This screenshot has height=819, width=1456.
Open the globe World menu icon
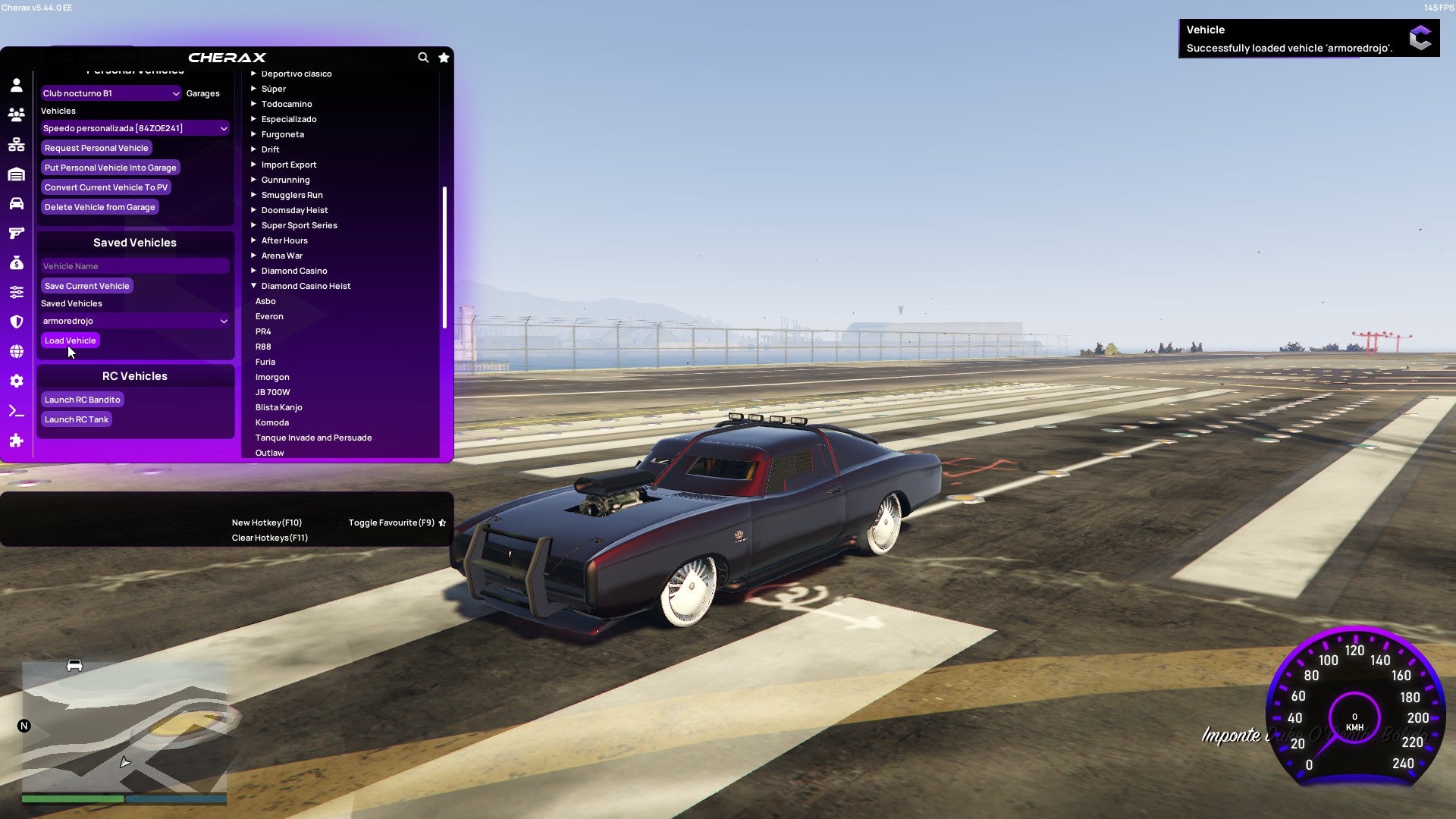coord(17,351)
